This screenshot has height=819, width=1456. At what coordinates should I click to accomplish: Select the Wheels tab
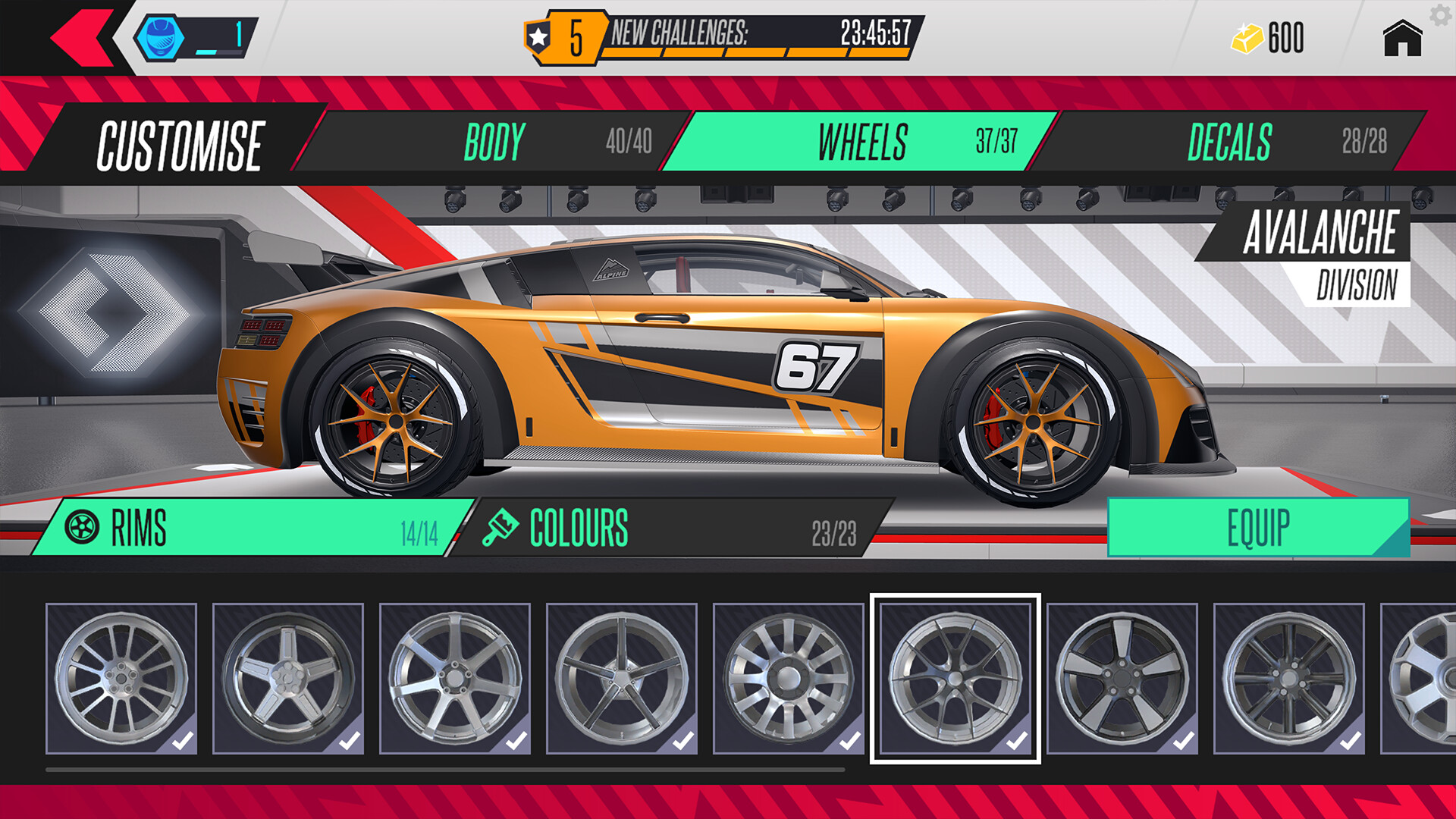coord(863,141)
